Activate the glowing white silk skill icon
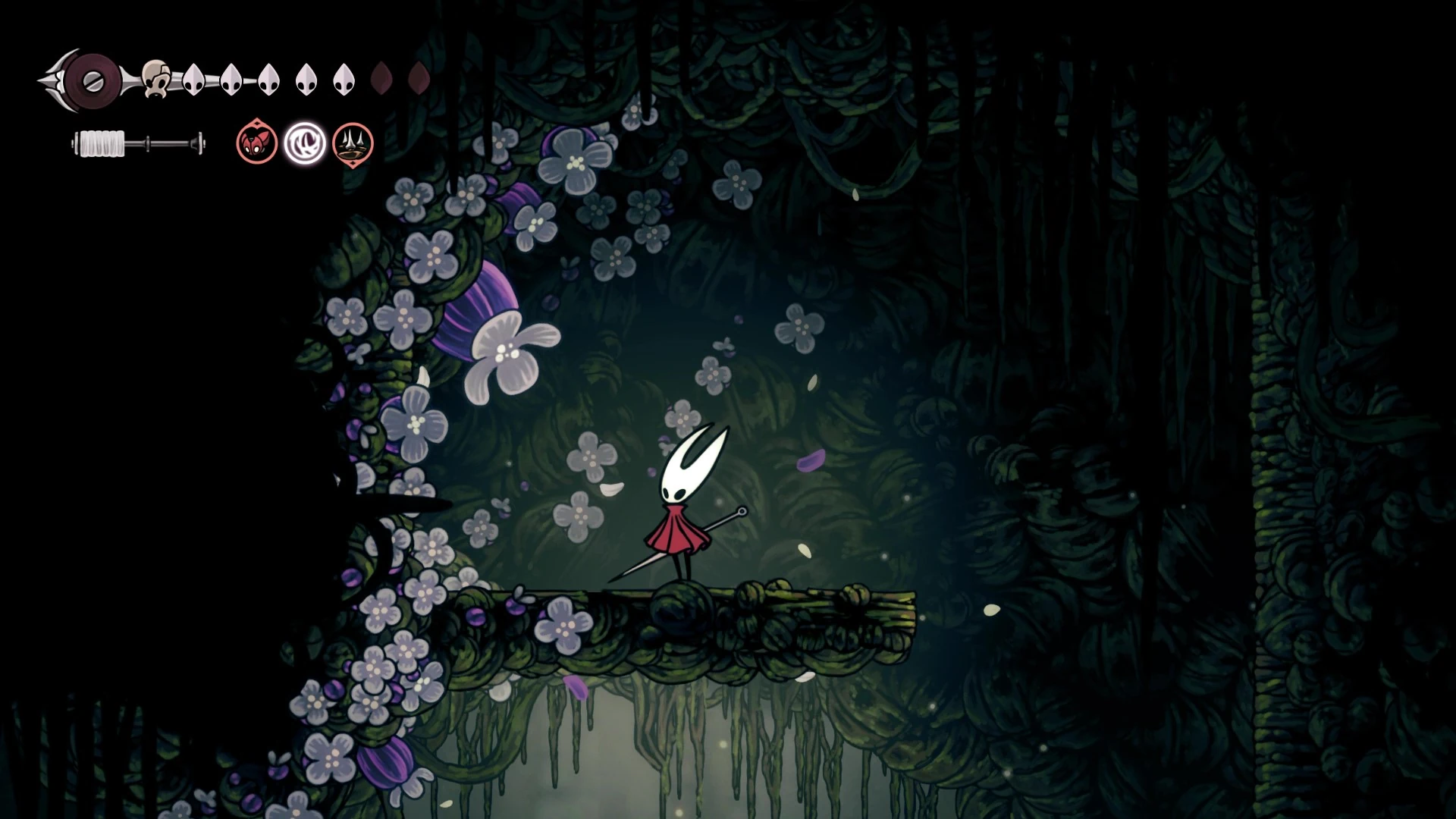The image size is (1456, 819). [x=305, y=143]
